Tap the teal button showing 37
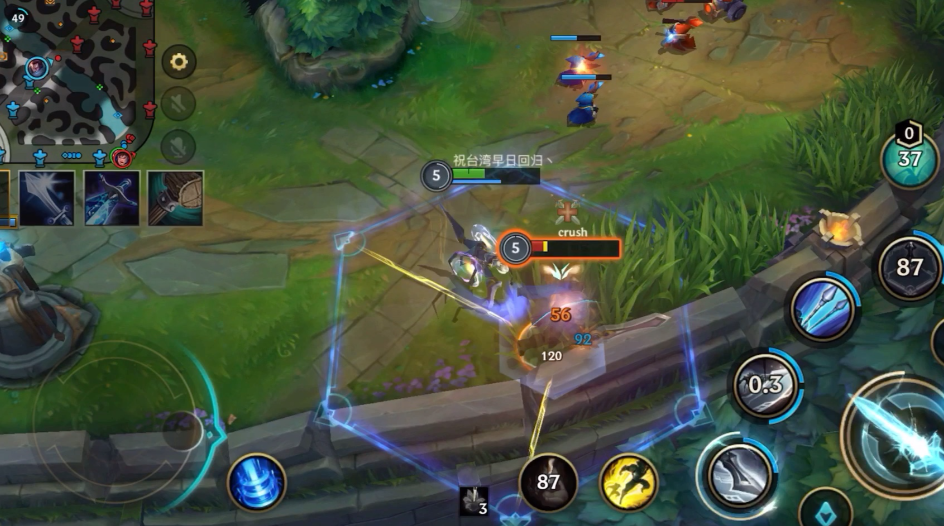Image resolution: width=944 pixels, height=526 pixels. click(x=909, y=160)
